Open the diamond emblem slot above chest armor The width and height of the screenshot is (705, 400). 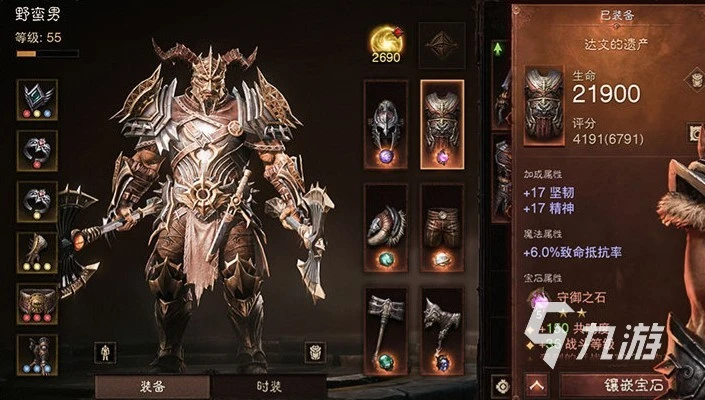point(442,43)
